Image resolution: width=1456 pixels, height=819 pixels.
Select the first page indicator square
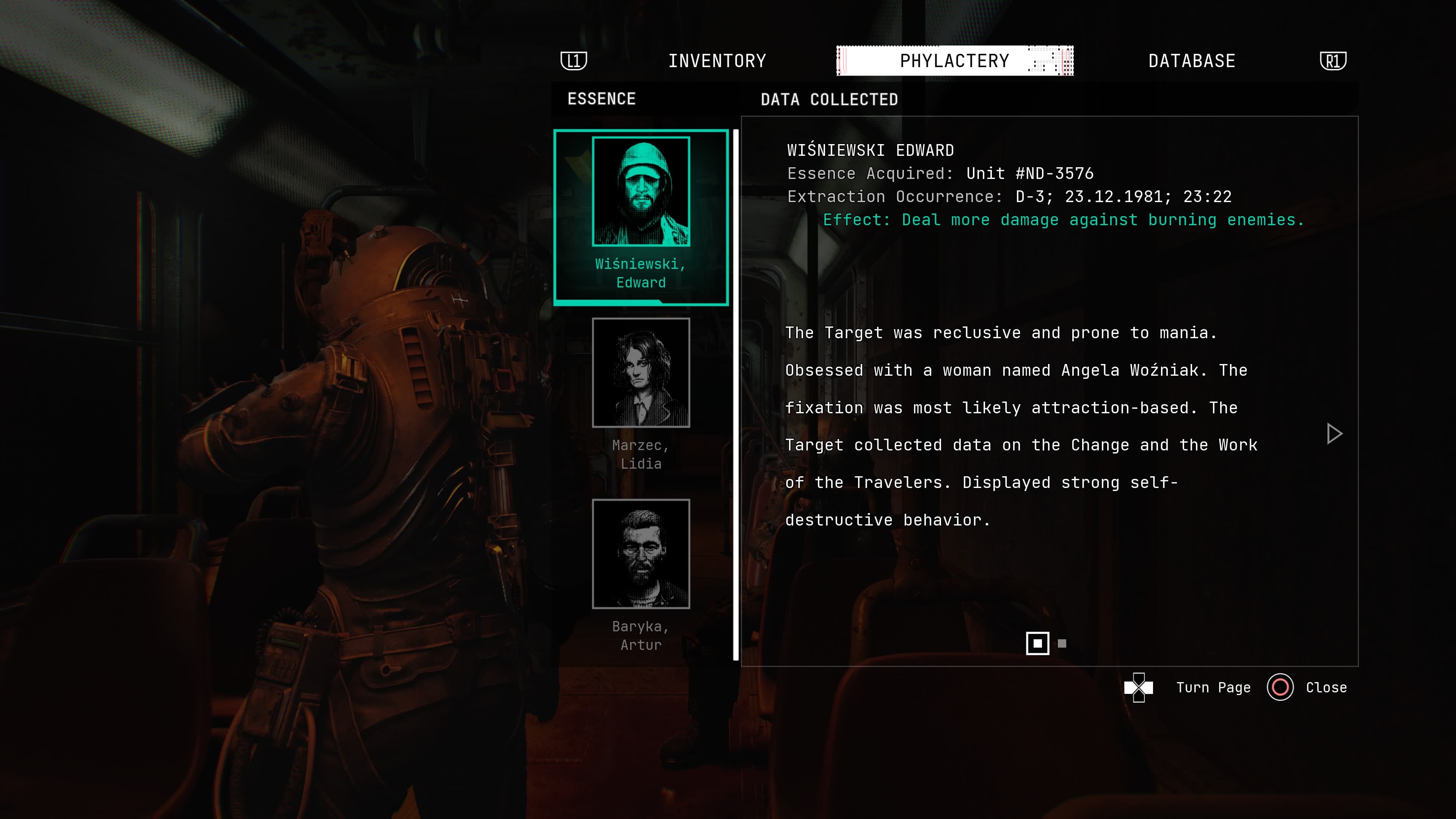(x=1037, y=643)
